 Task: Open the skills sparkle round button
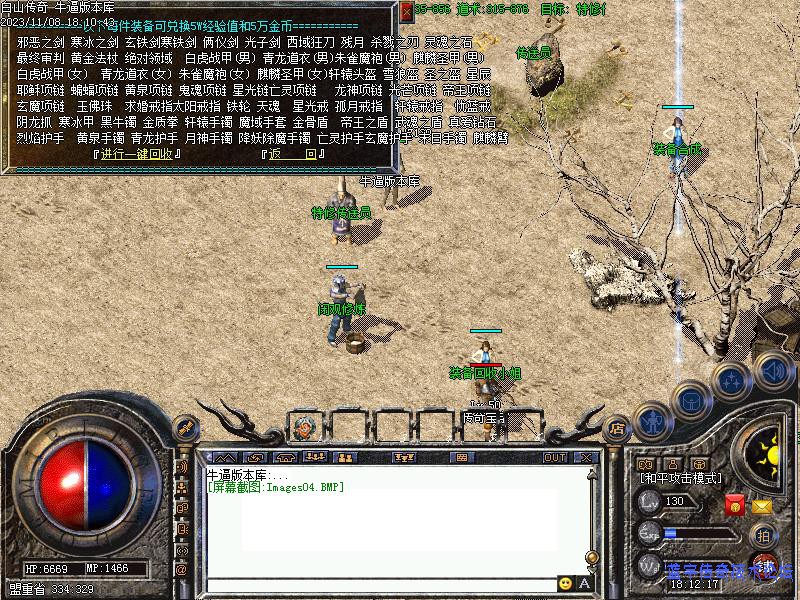coord(732,381)
